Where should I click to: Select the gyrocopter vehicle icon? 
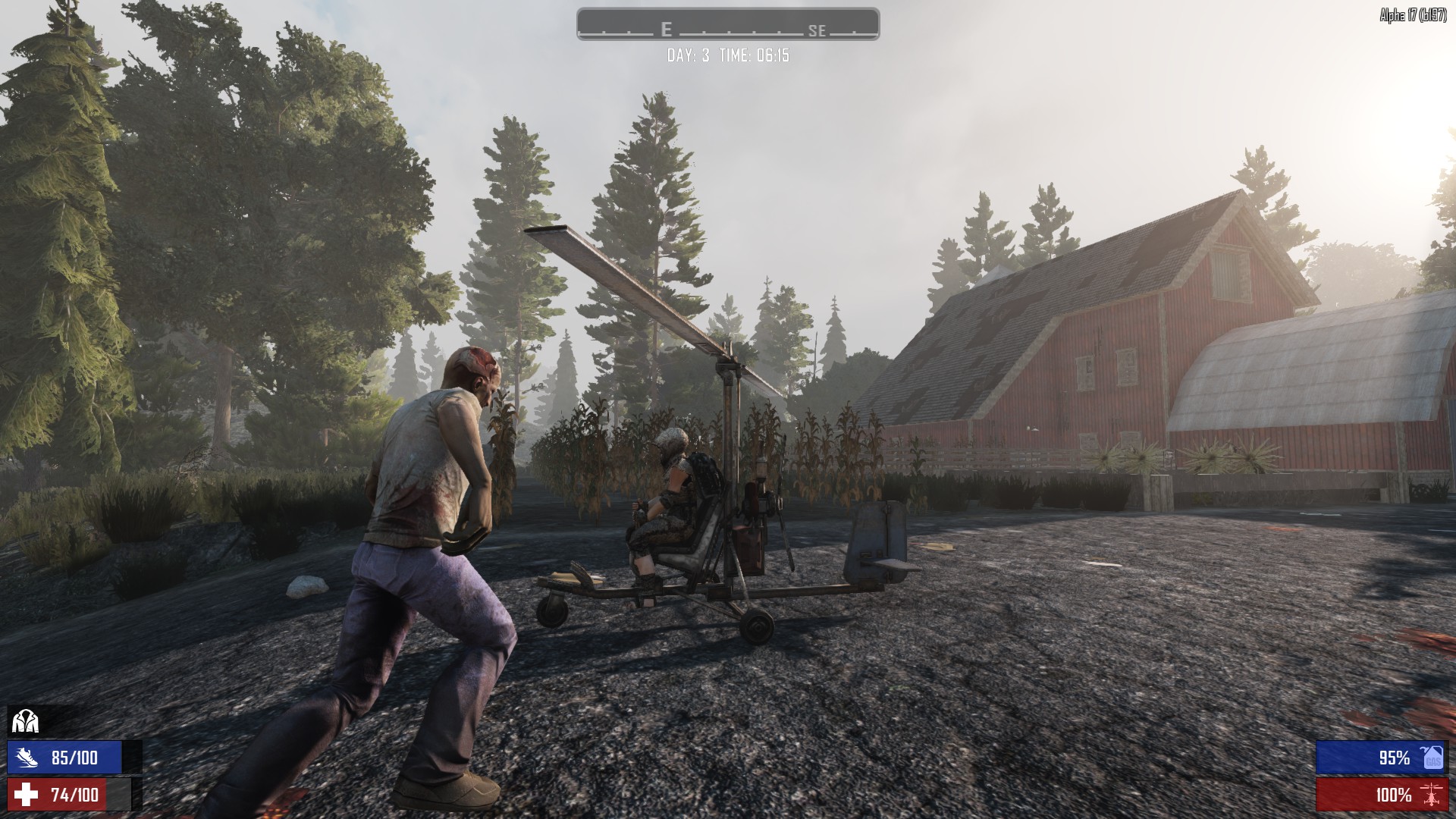click(1432, 795)
